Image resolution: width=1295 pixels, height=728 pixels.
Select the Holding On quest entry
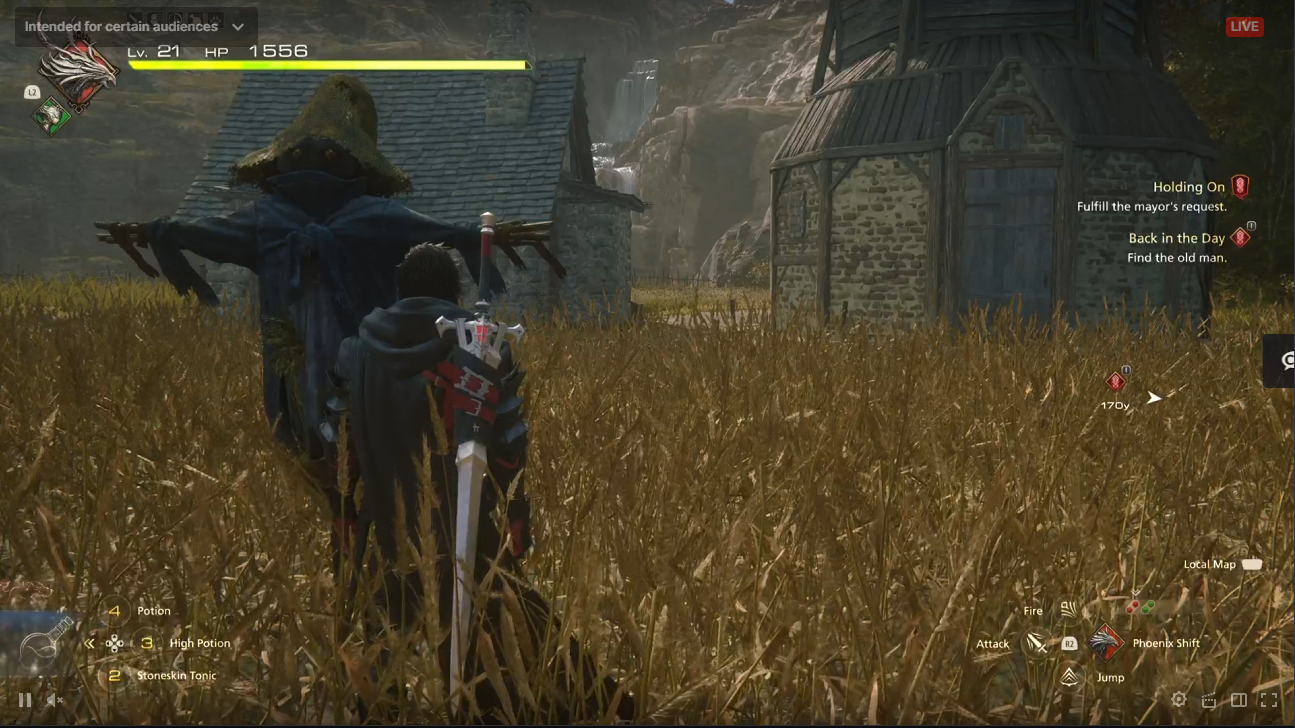tap(1187, 187)
